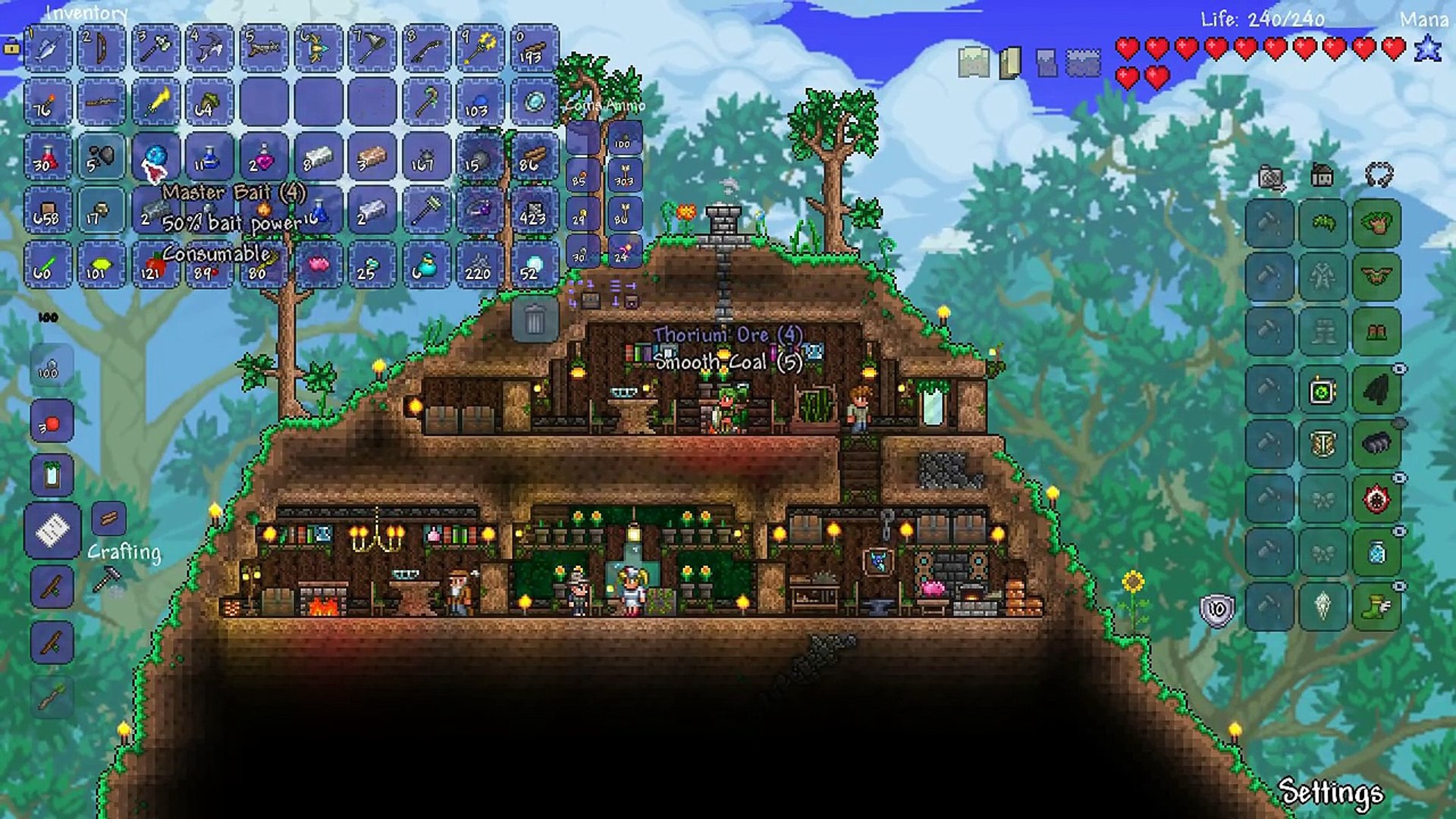Switch to the housing query tab
Screen dimensions: 1456x819
pos(1323,174)
